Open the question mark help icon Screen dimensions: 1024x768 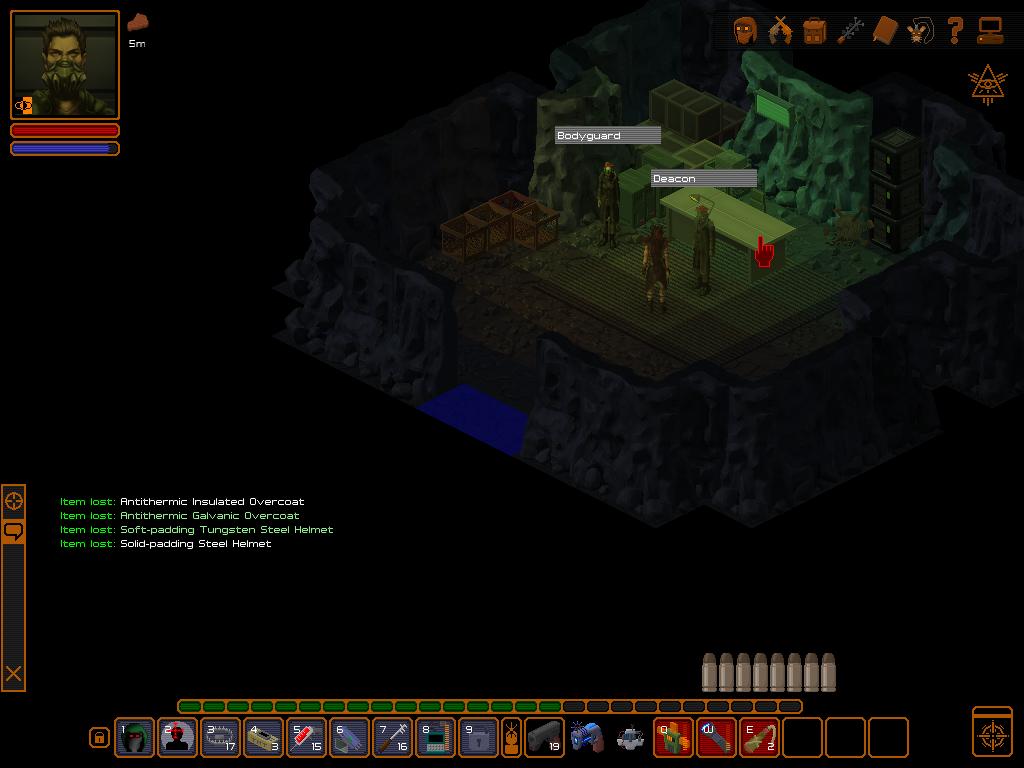click(955, 31)
